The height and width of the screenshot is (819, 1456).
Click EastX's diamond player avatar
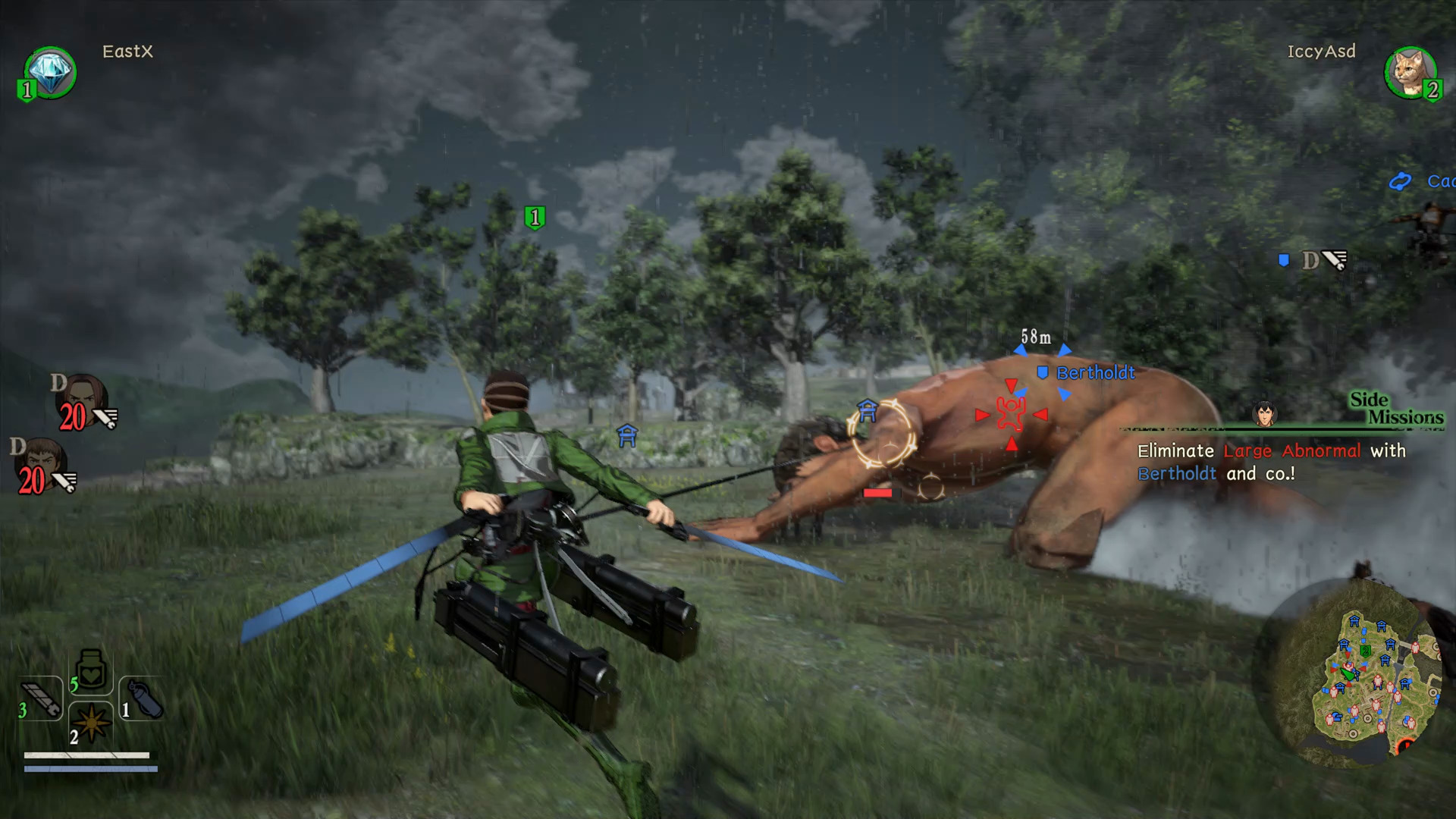[x=51, y=72]
